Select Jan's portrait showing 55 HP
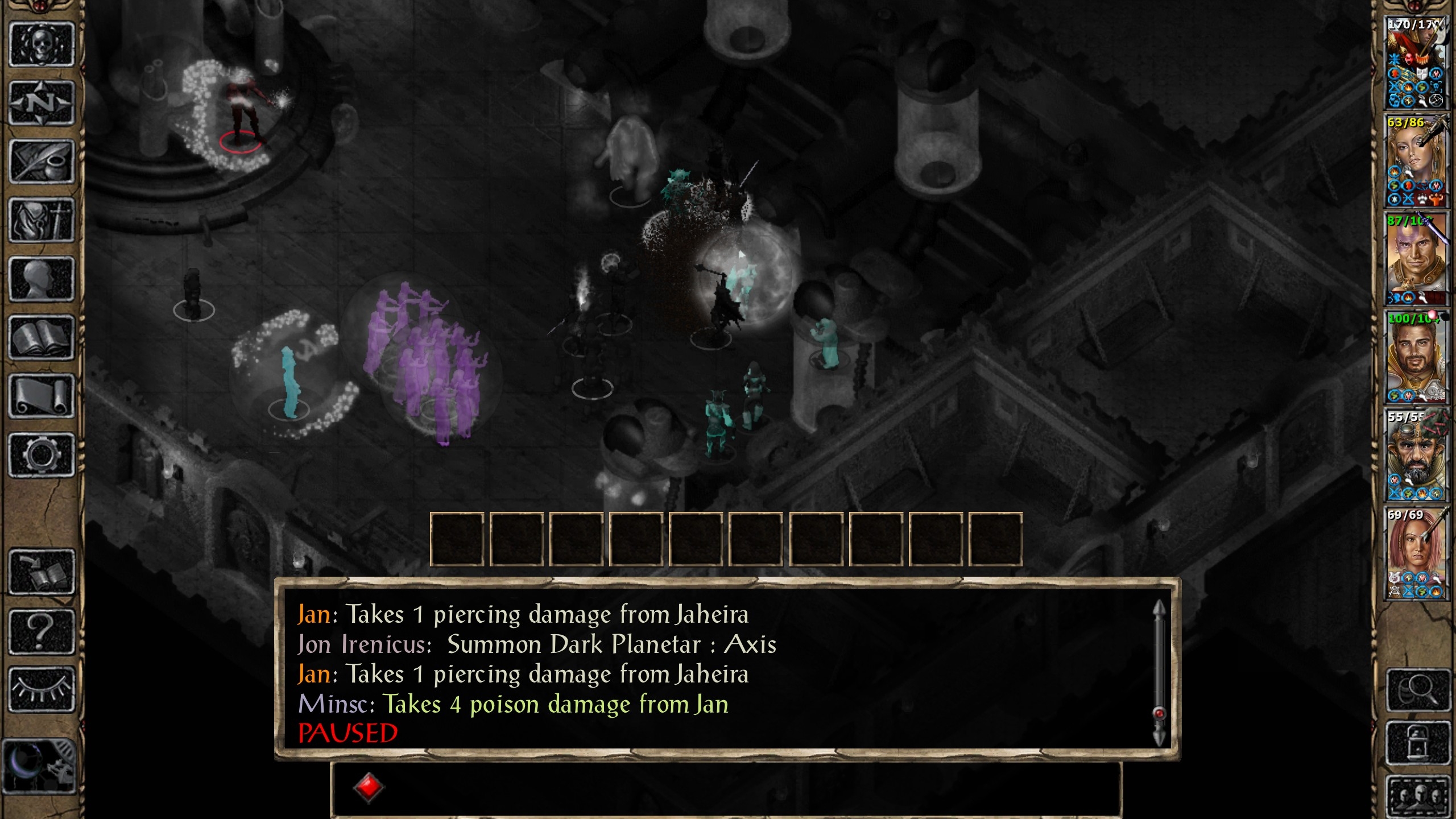This screenshot has height=819, width=1456. (1416, 455)
